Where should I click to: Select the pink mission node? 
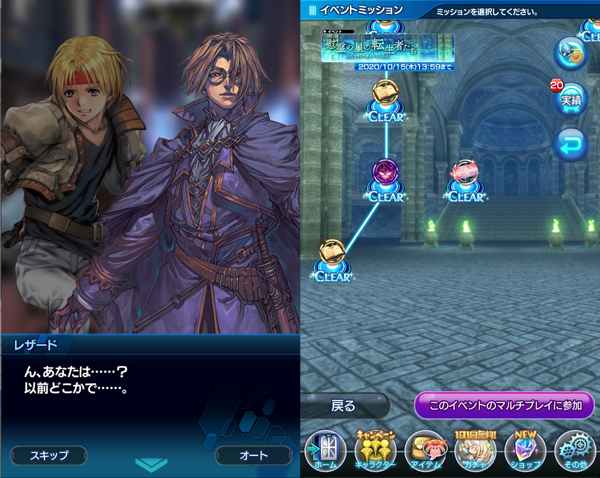(x=465, y=176)
